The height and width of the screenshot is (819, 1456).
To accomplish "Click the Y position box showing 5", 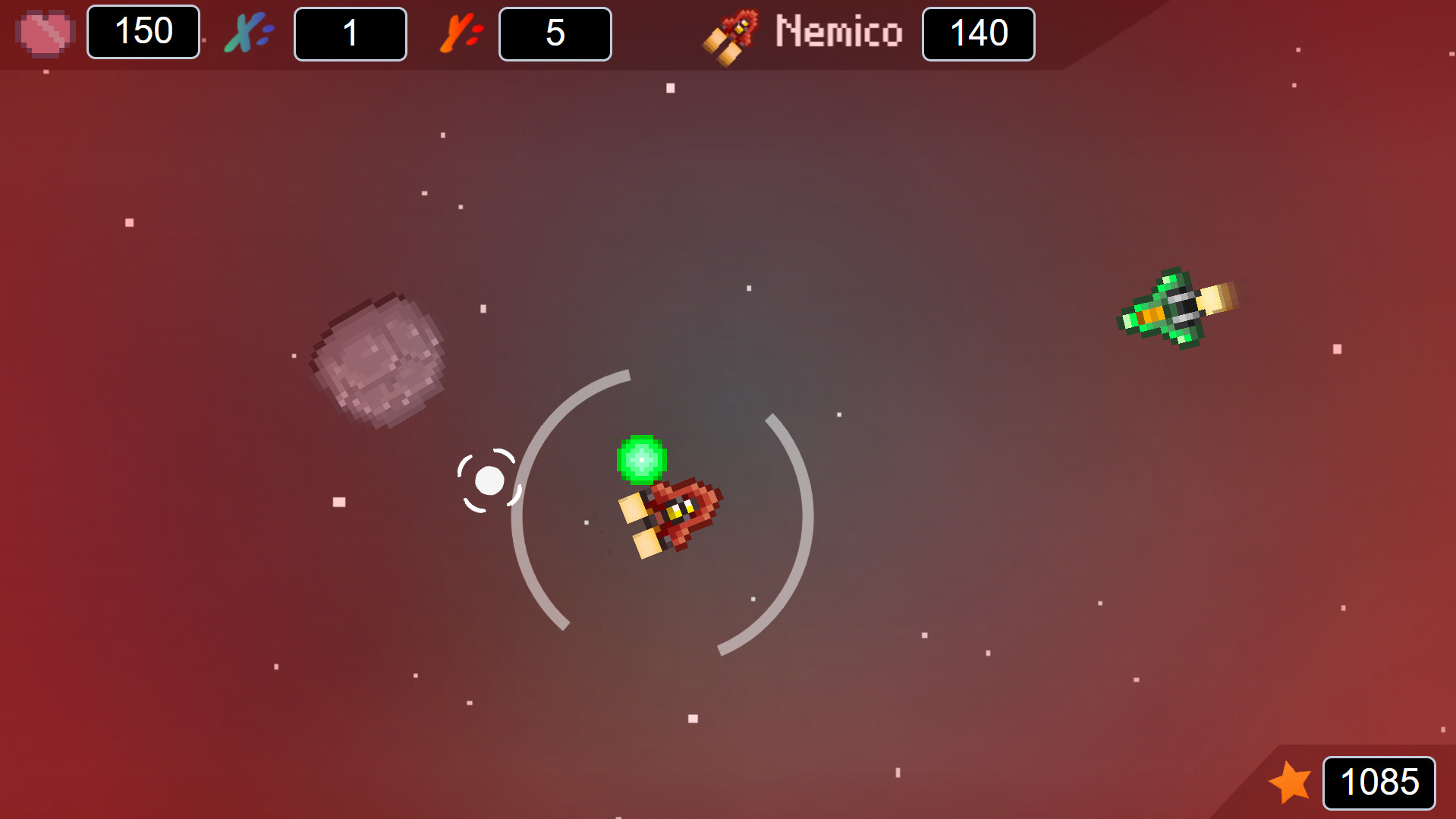I will point(555,33).
